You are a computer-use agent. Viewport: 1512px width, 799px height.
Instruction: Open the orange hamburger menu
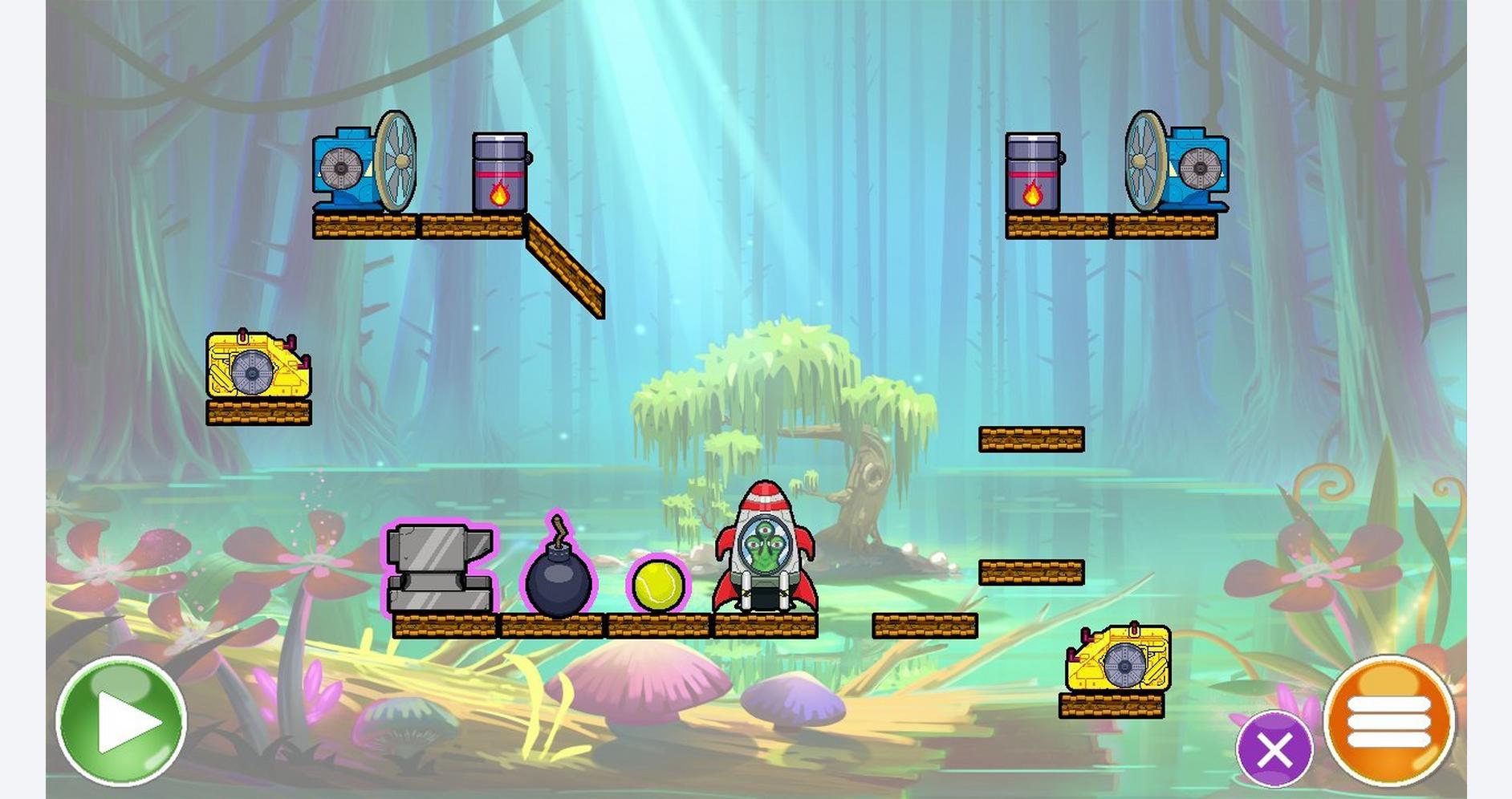coord(1388,720)
